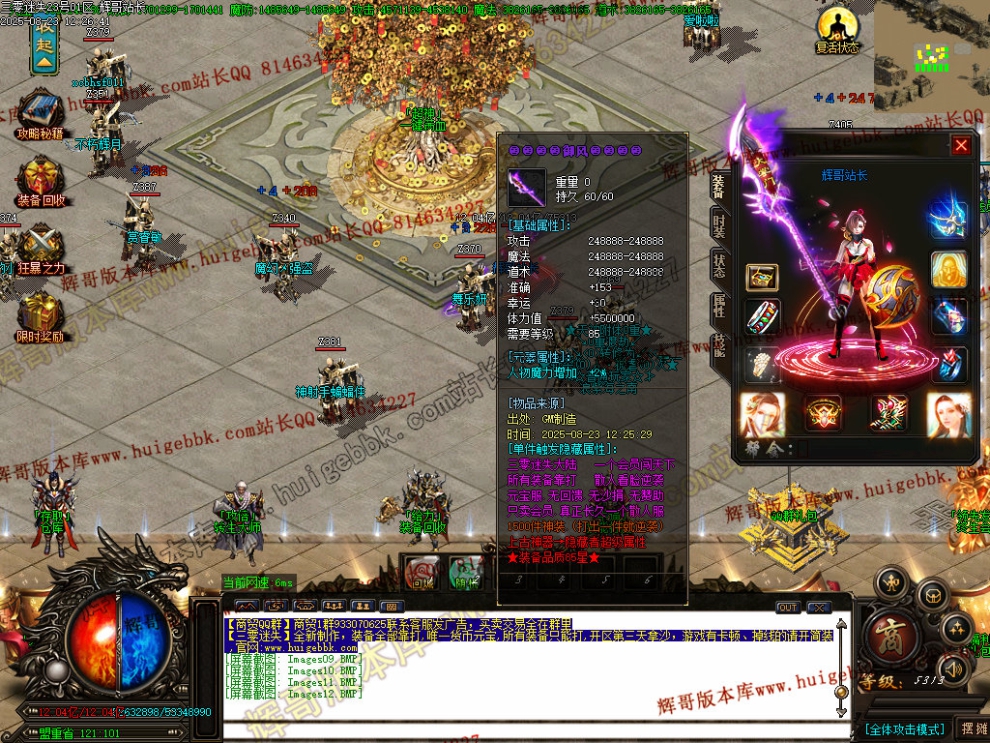Select the 技能 skills tab
This screenshot has height=743, width=990.
click(718, 347)
